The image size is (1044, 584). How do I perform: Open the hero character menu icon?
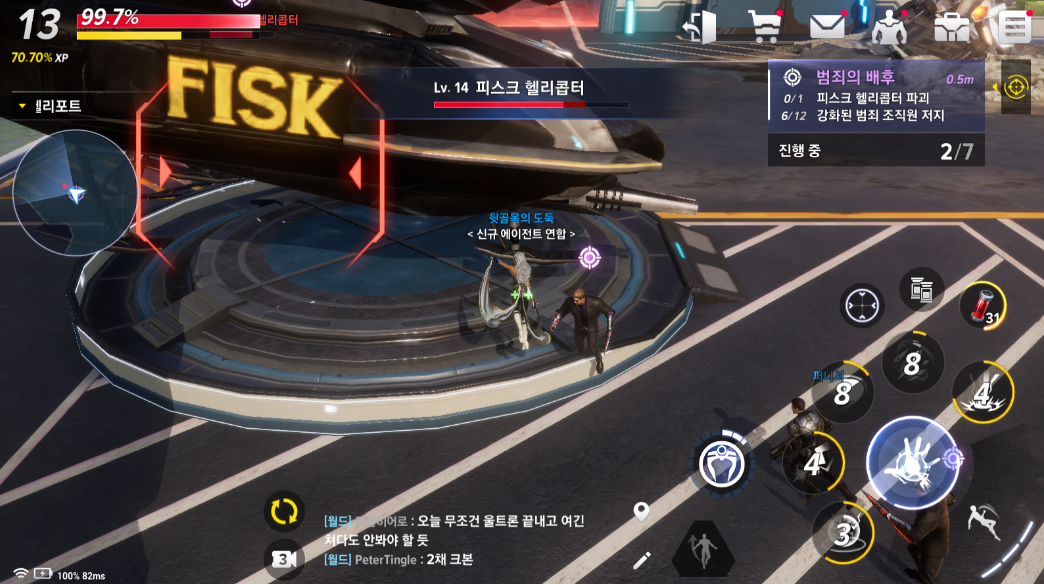pos(888,27)
